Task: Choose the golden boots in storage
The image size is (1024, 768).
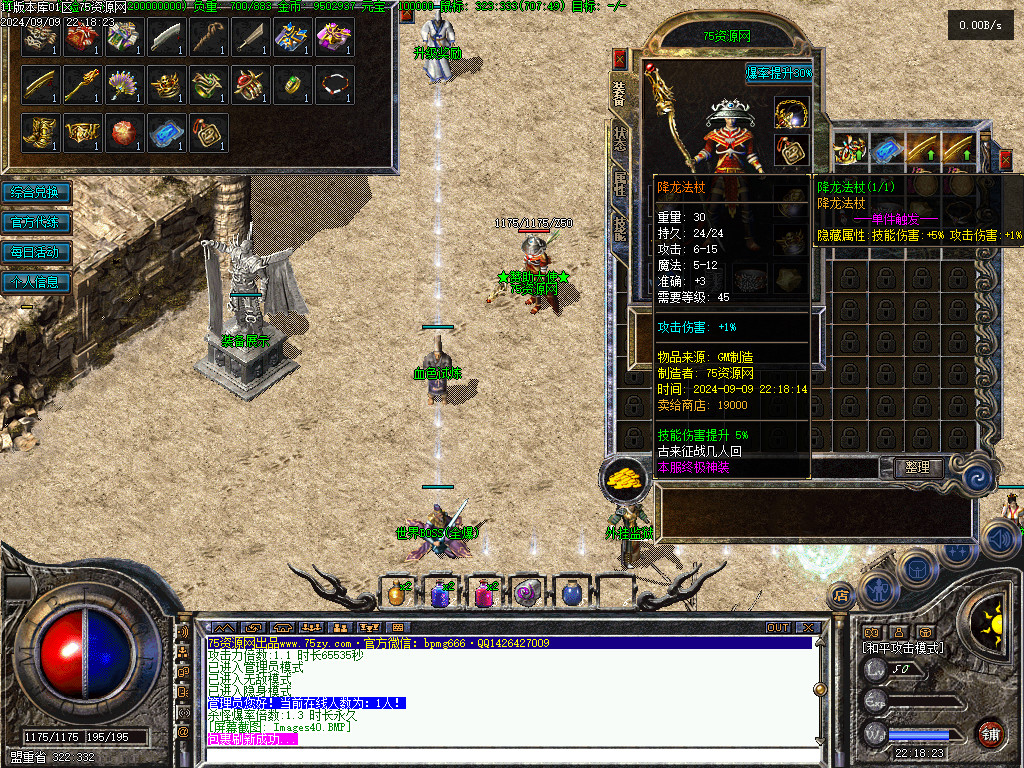Action: pos(40,132)
